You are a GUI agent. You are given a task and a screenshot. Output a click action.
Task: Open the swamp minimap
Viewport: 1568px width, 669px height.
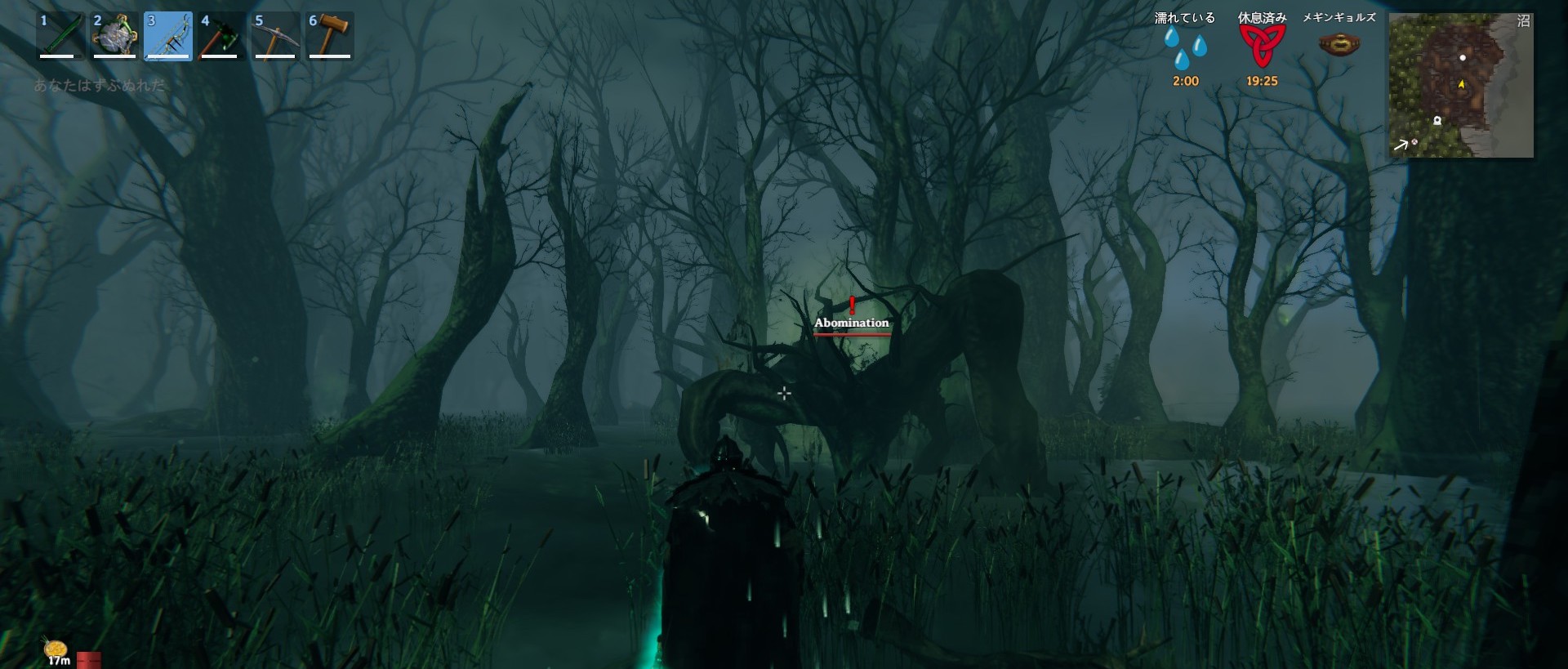coord(1460,85)
